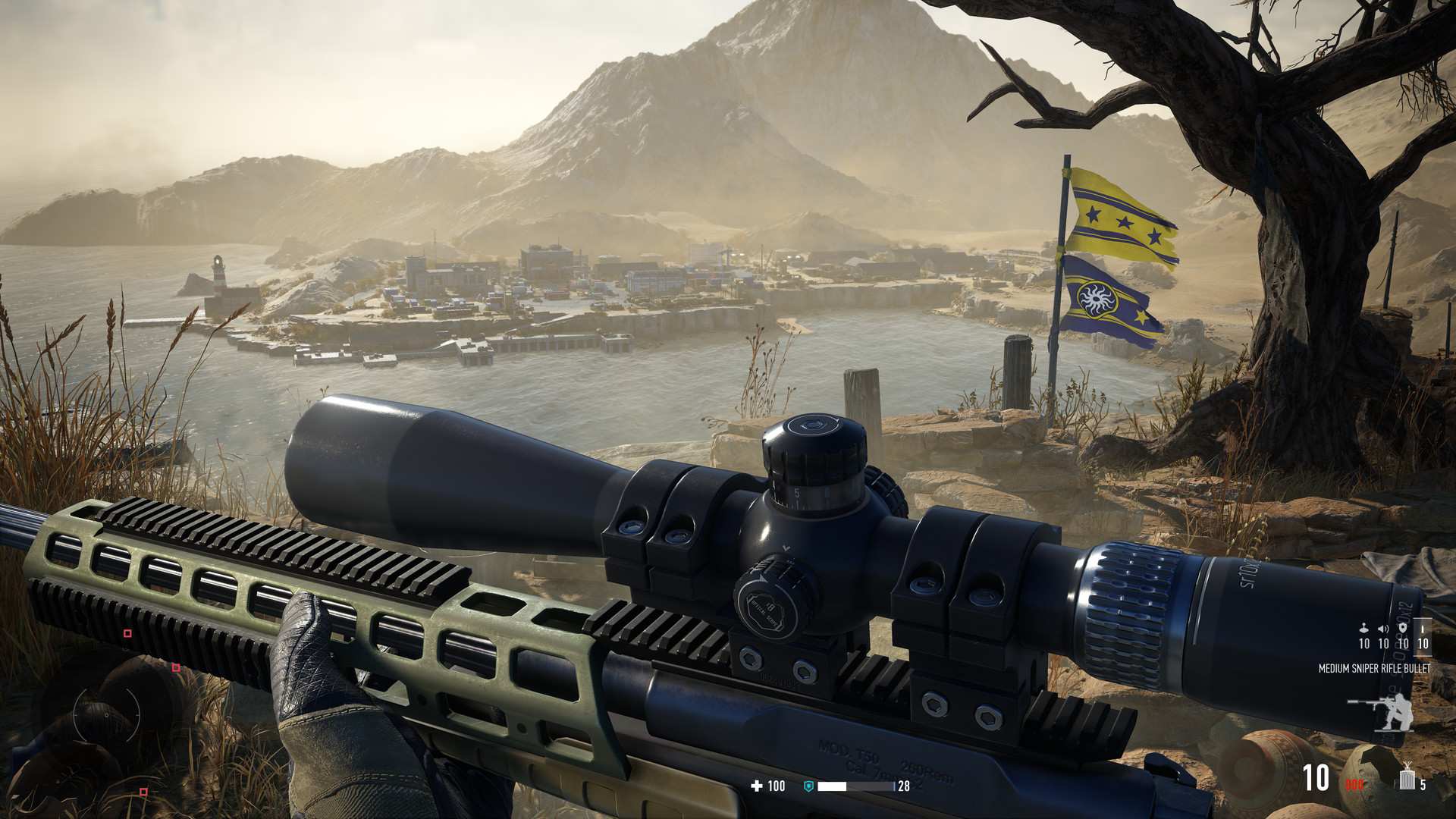Click the drone gadget joystick icon
The height and width of the screenshot is (819, 1456).
point(1364,629)
